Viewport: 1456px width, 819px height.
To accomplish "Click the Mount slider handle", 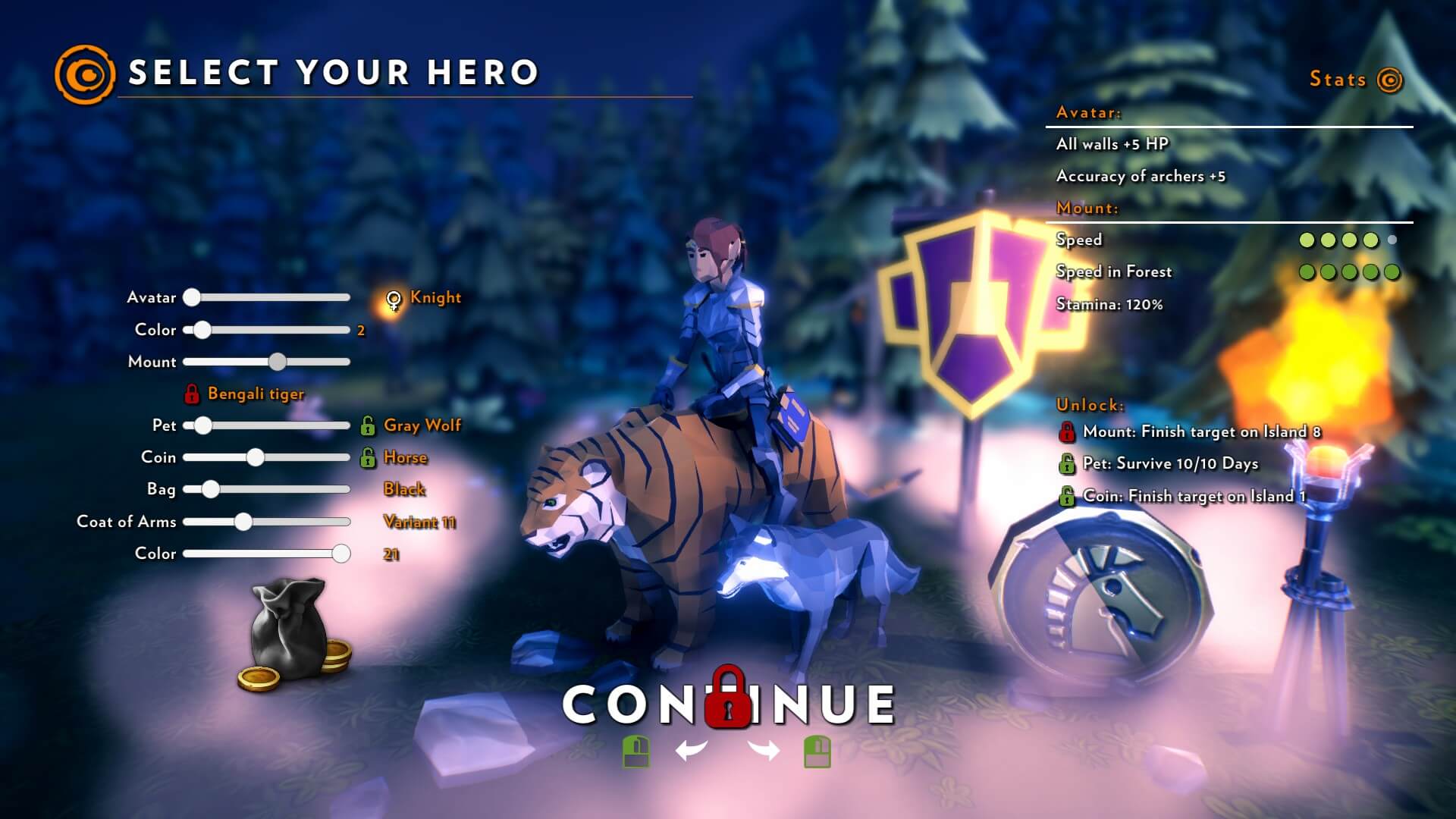I will [278, 362].
